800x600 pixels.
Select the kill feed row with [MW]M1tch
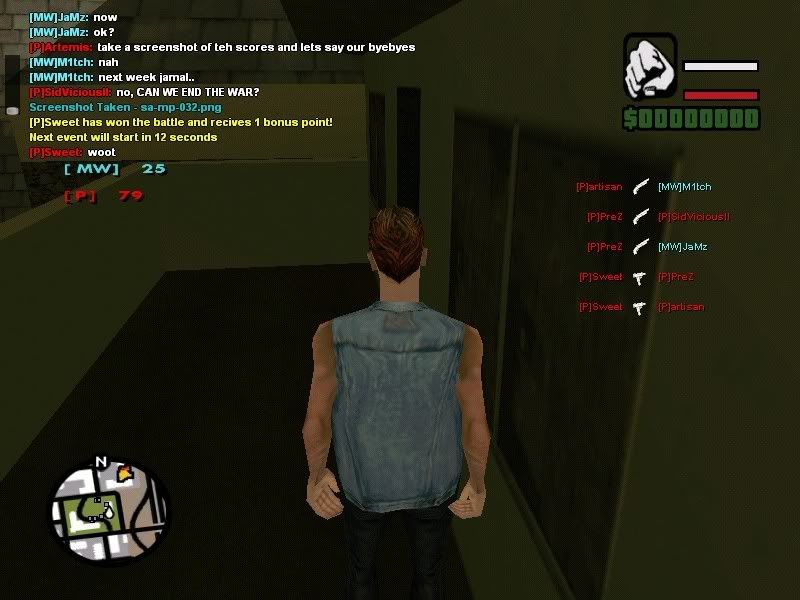coord(643,187)
